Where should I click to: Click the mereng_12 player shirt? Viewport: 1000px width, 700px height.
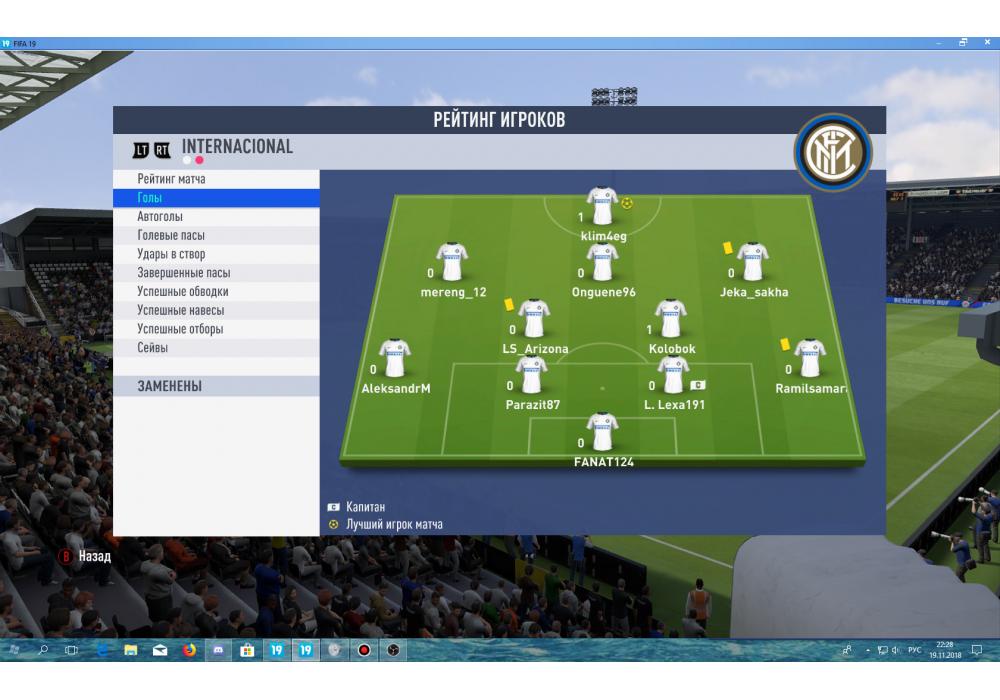tap(451, 262)
